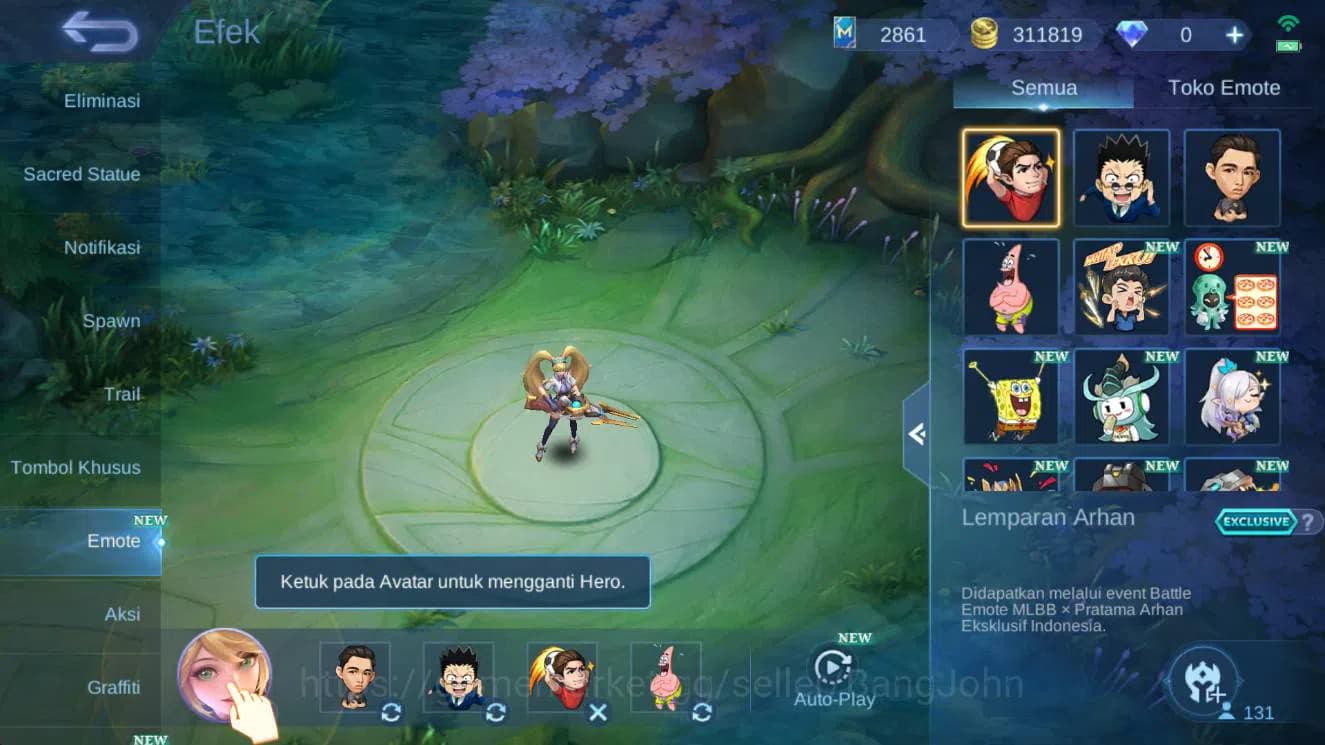Click the gold coins currency icon
Image resolution: width=1325 pixels, height=745 pixels.
click(x=984, y=33)
